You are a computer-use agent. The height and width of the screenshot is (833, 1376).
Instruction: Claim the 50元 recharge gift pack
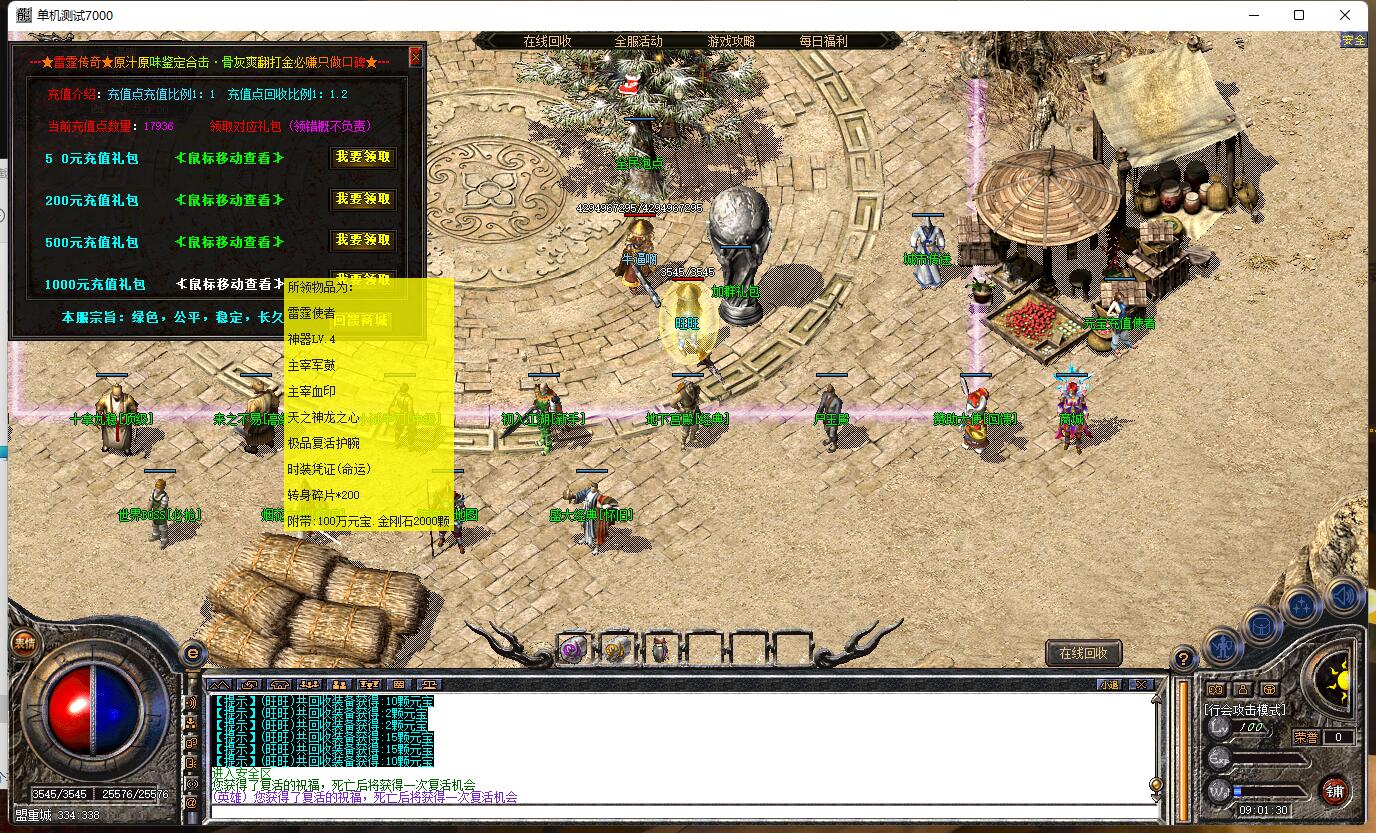pyautogui.click(x=363, y=158)
